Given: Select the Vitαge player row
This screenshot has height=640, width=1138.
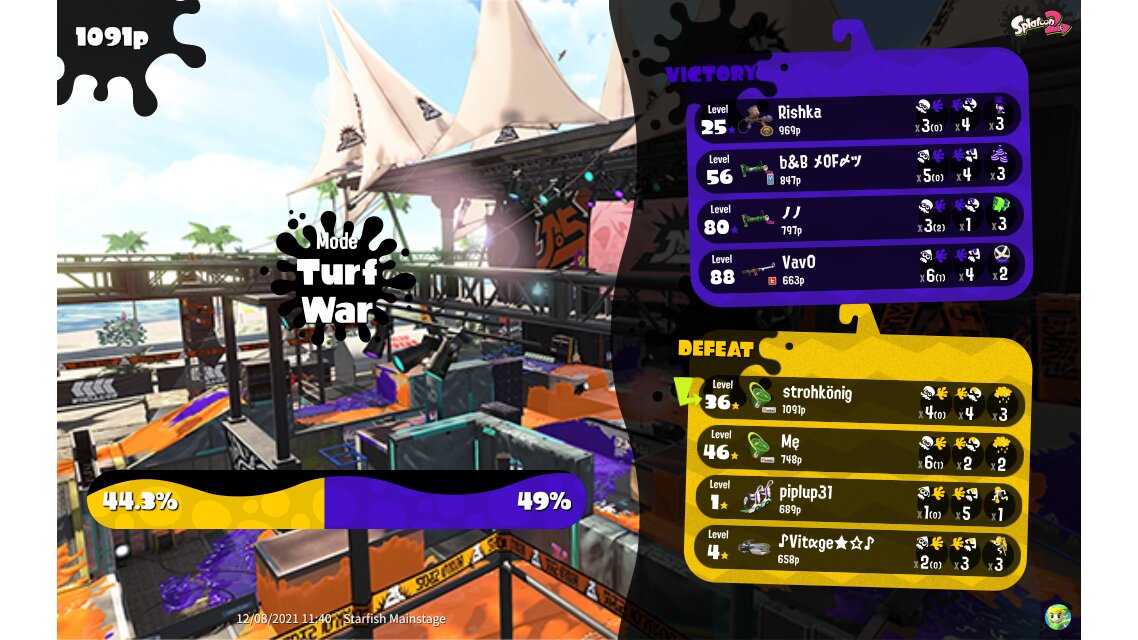Looking at the screenshot, I should tap(858, 549).
